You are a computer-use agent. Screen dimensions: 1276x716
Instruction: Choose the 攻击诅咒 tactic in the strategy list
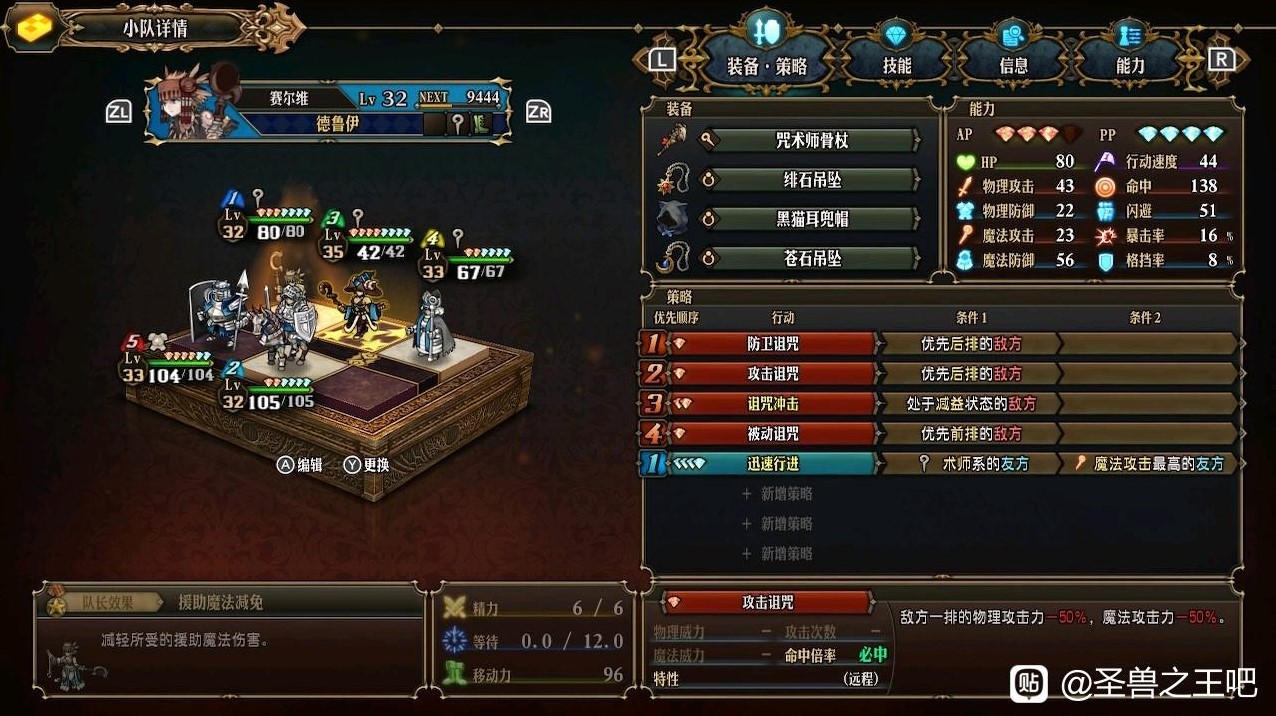click(x=772, y=374)
